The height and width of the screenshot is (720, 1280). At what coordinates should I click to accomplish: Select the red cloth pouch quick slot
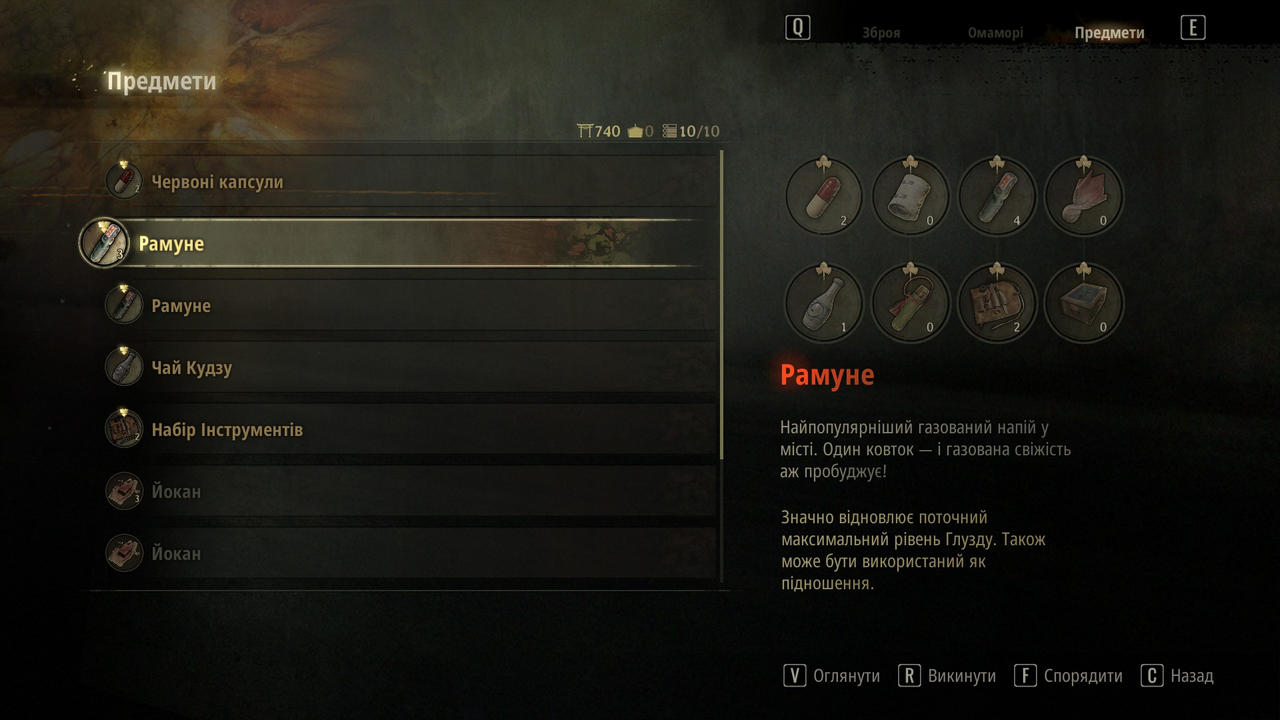point(1083,197)
